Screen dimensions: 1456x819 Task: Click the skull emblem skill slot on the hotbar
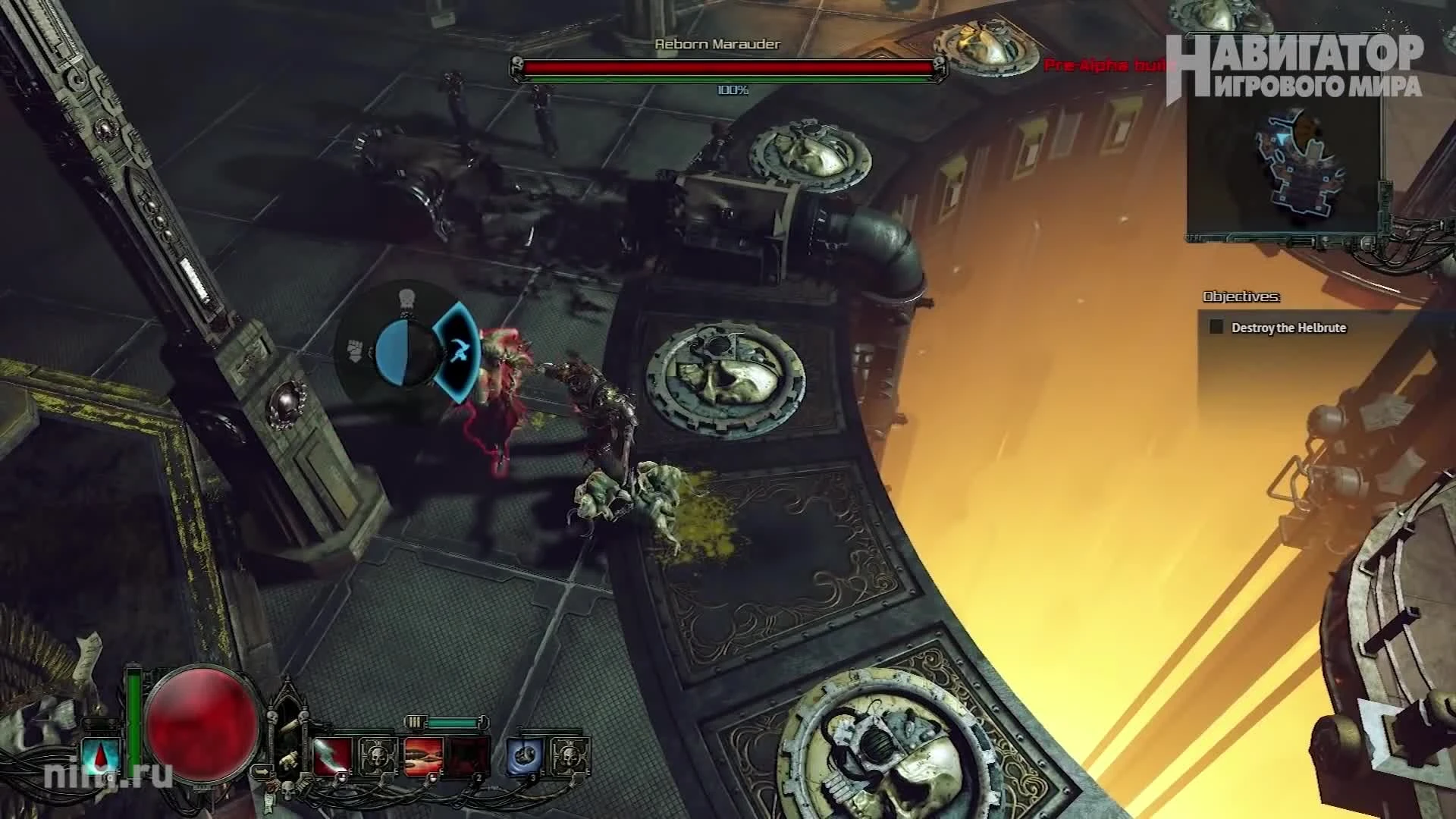coord(378,756)
